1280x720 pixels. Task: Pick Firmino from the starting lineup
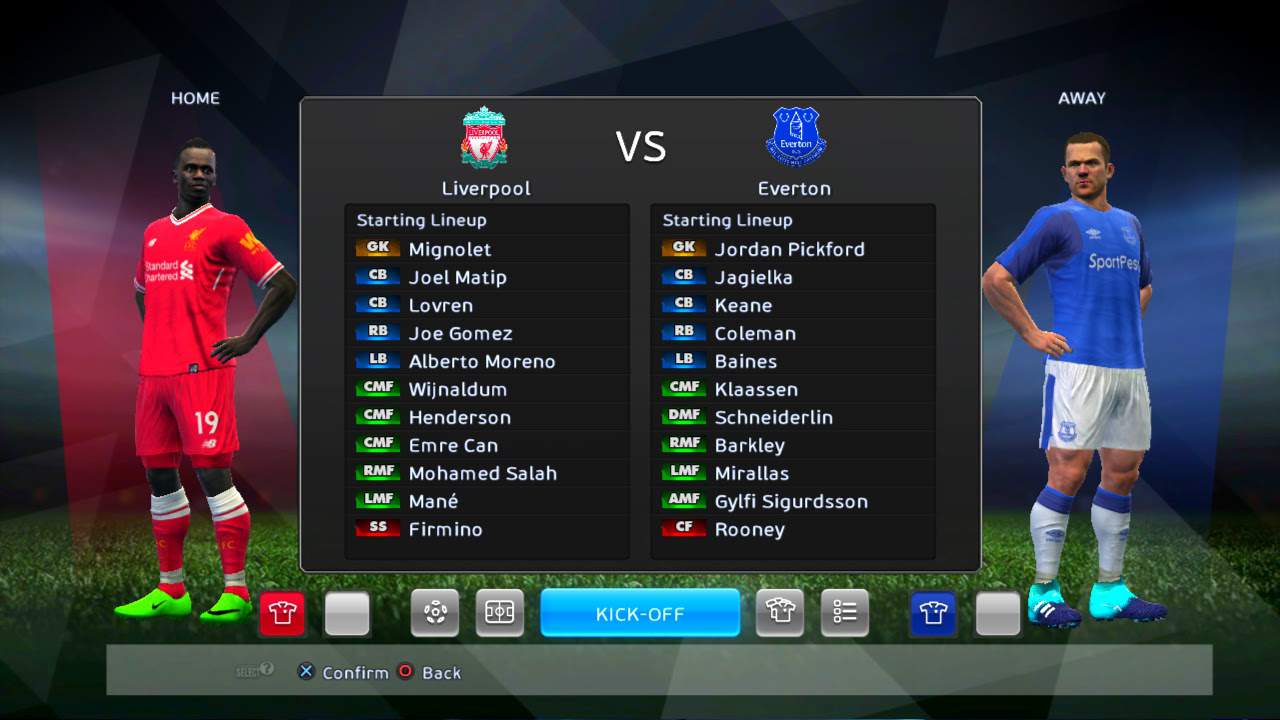click(445, 529)
